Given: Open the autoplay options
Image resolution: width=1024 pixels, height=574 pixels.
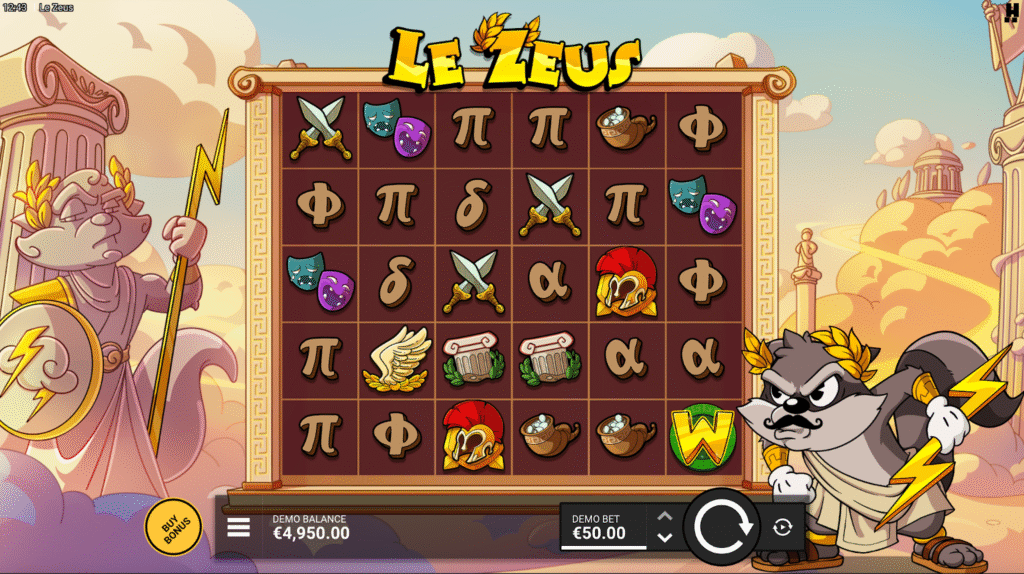Looking at the screenshot, I should 782,527.
